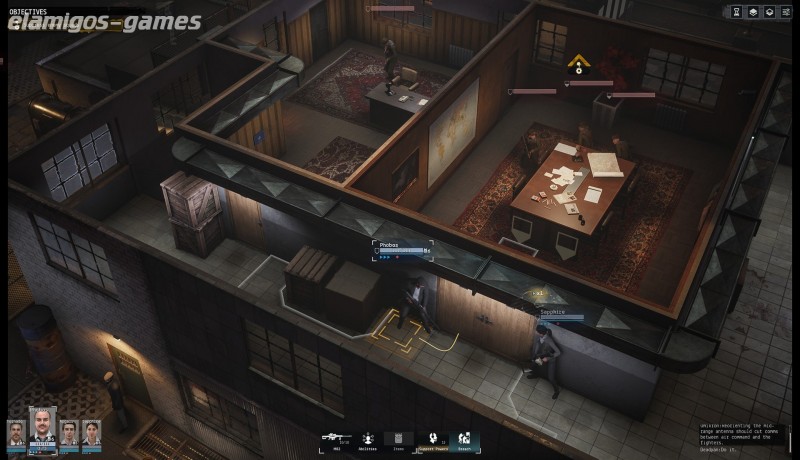The width and height of the screenshot is (800, 460).
Task: Click the hourglass end turn icon
Action: tap(736, 12)
